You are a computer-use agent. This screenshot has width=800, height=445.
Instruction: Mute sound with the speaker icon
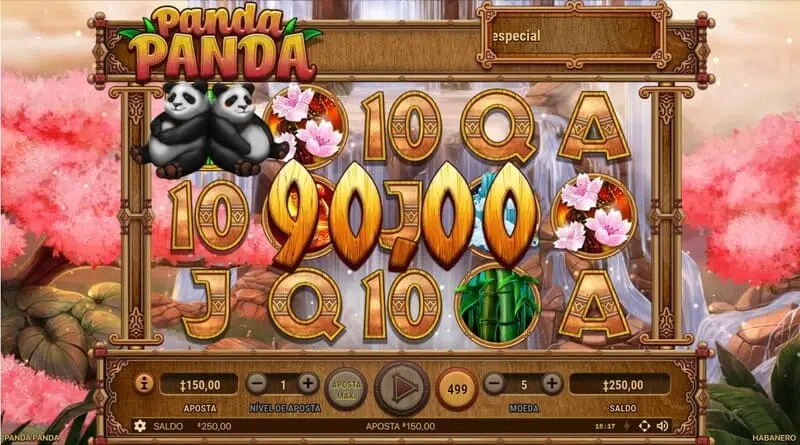[662, 426]
